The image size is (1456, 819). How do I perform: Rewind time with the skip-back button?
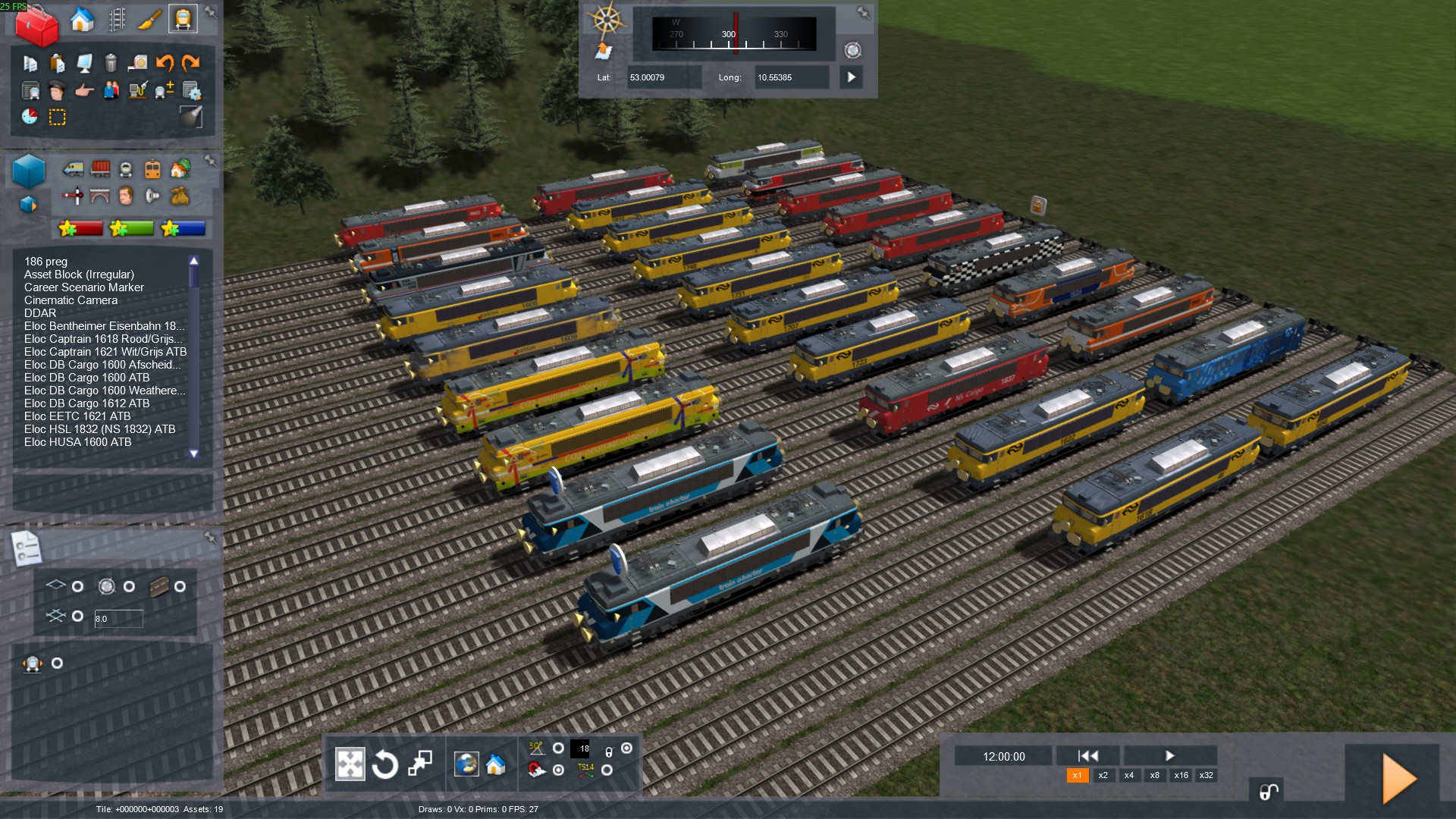[1087, 756]
